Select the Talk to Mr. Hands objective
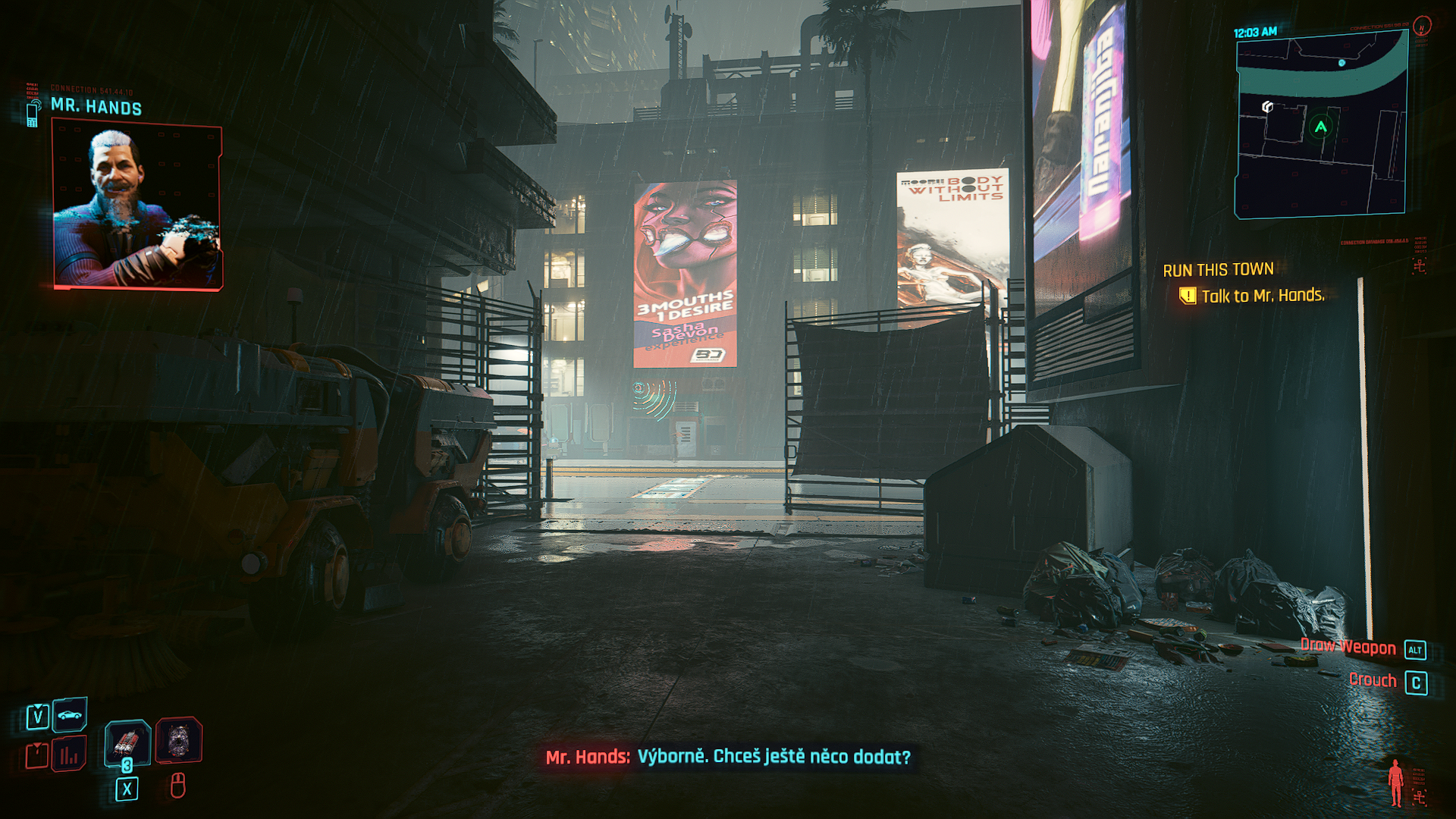 tap(1262, 296)
